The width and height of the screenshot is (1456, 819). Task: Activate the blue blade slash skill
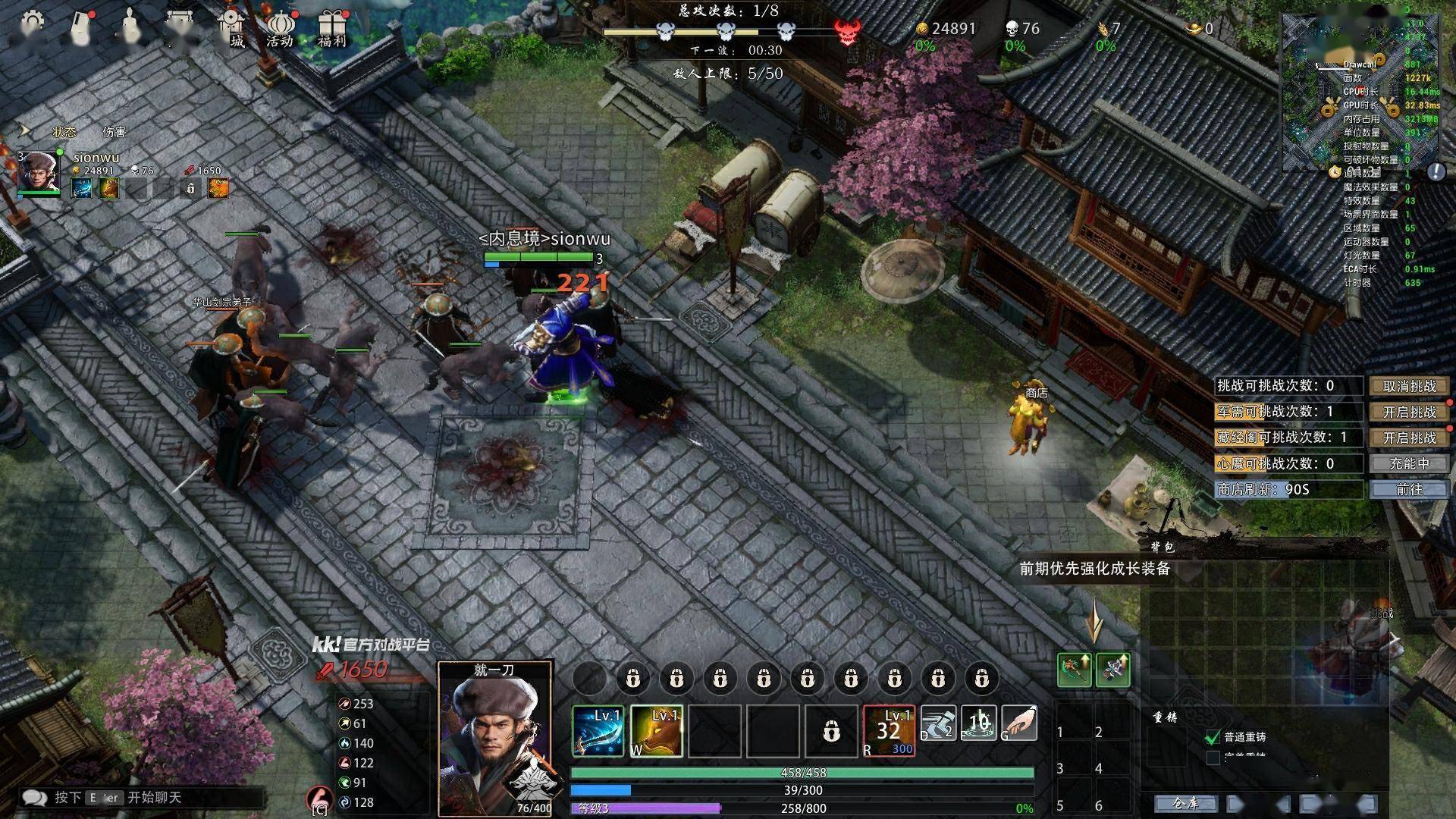click(598, 731)
